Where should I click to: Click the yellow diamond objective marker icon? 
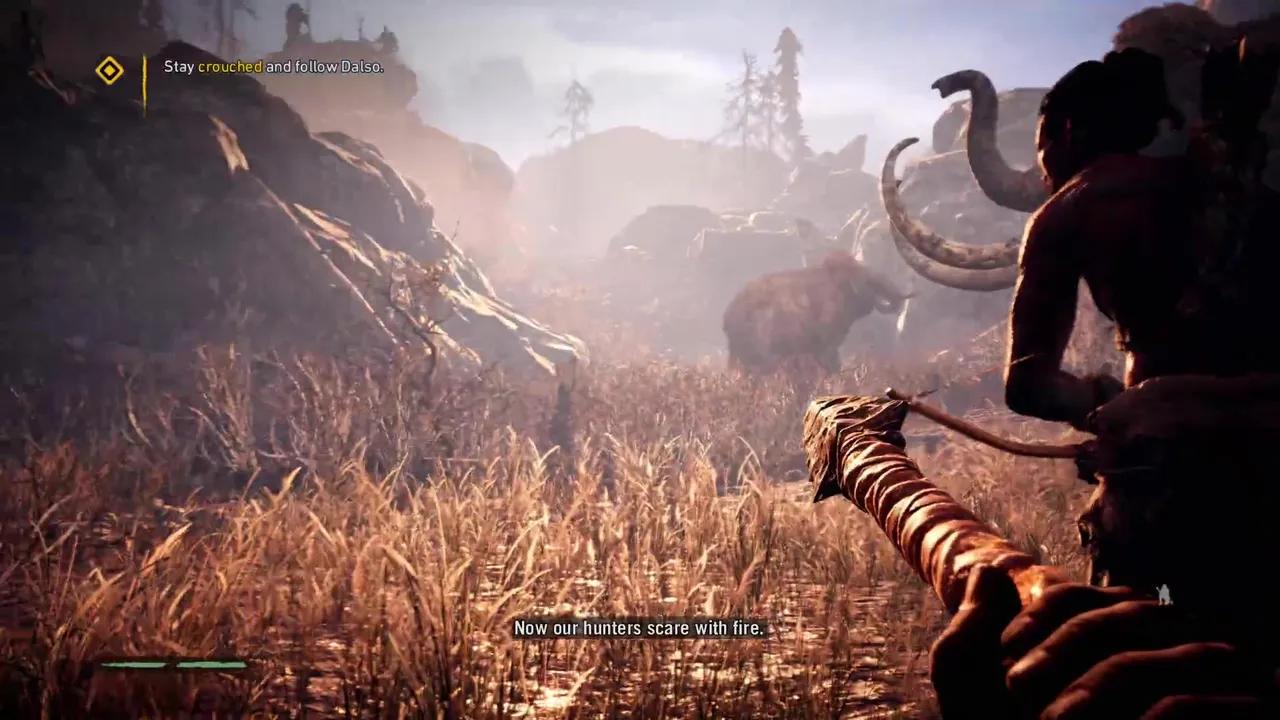[x=109, y=70]
